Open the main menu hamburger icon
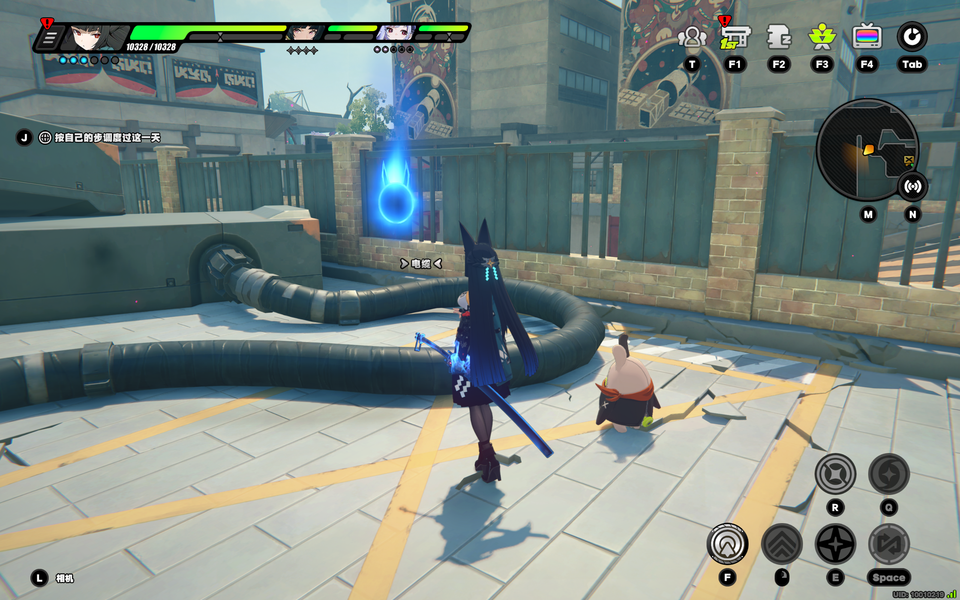Viewport: 960px width, 600px height. coord(48,38)
